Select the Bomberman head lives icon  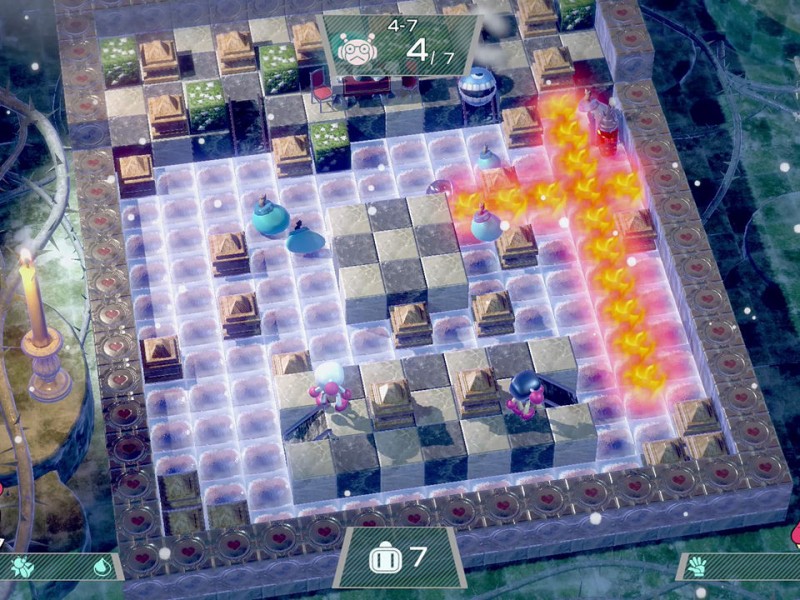pos(384,558)
